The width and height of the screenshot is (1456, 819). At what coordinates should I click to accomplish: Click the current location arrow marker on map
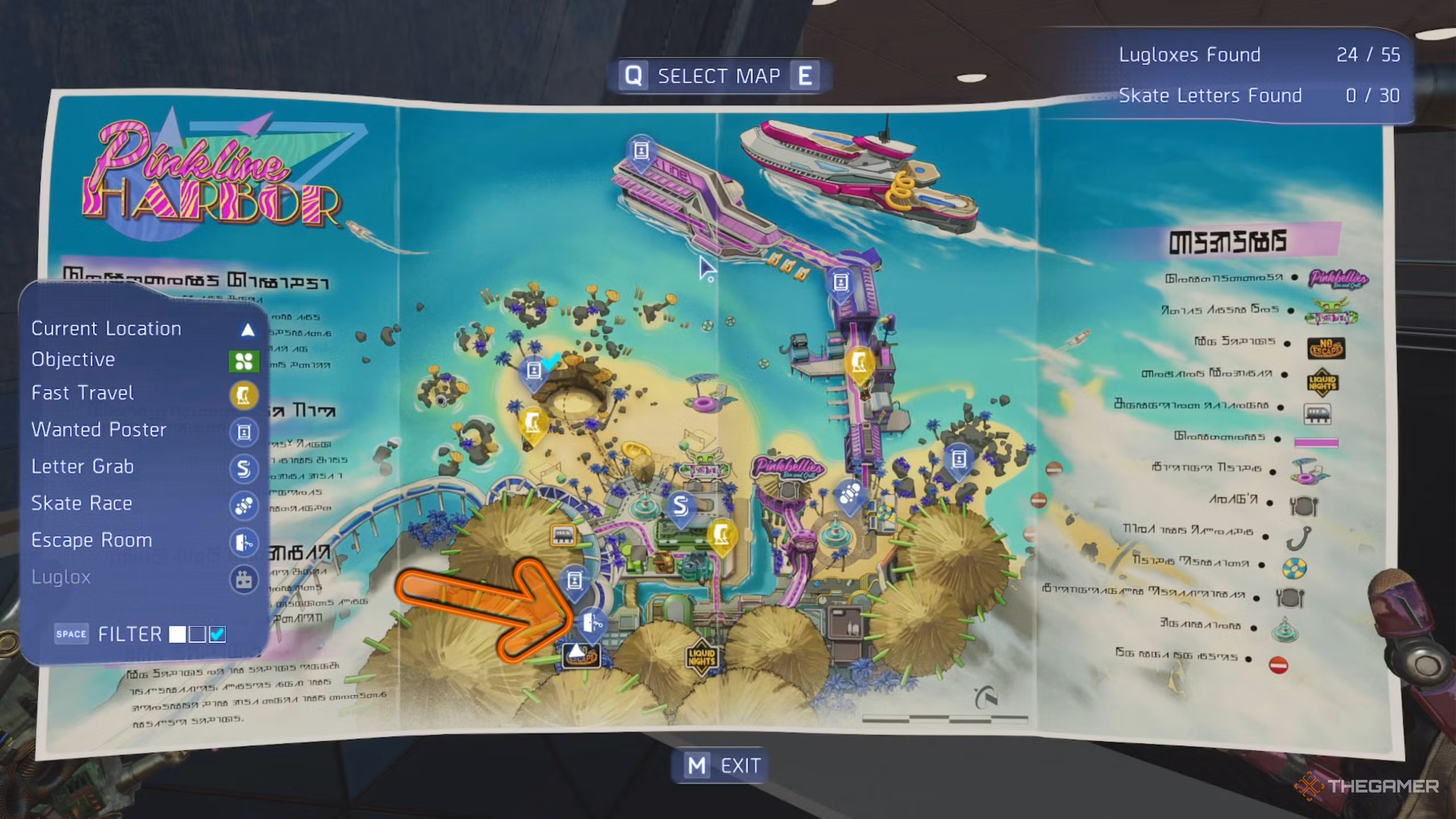(x=577, y=652)
